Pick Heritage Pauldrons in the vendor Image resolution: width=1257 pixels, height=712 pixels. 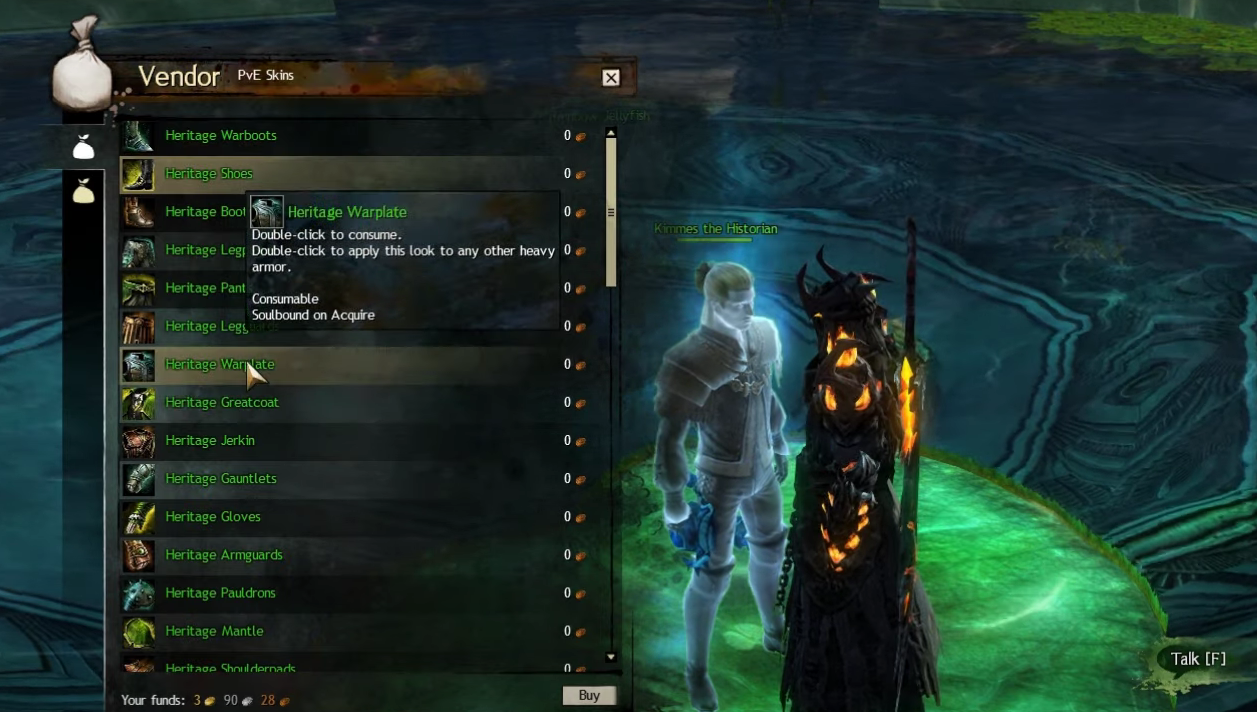[x=220, y=593]
